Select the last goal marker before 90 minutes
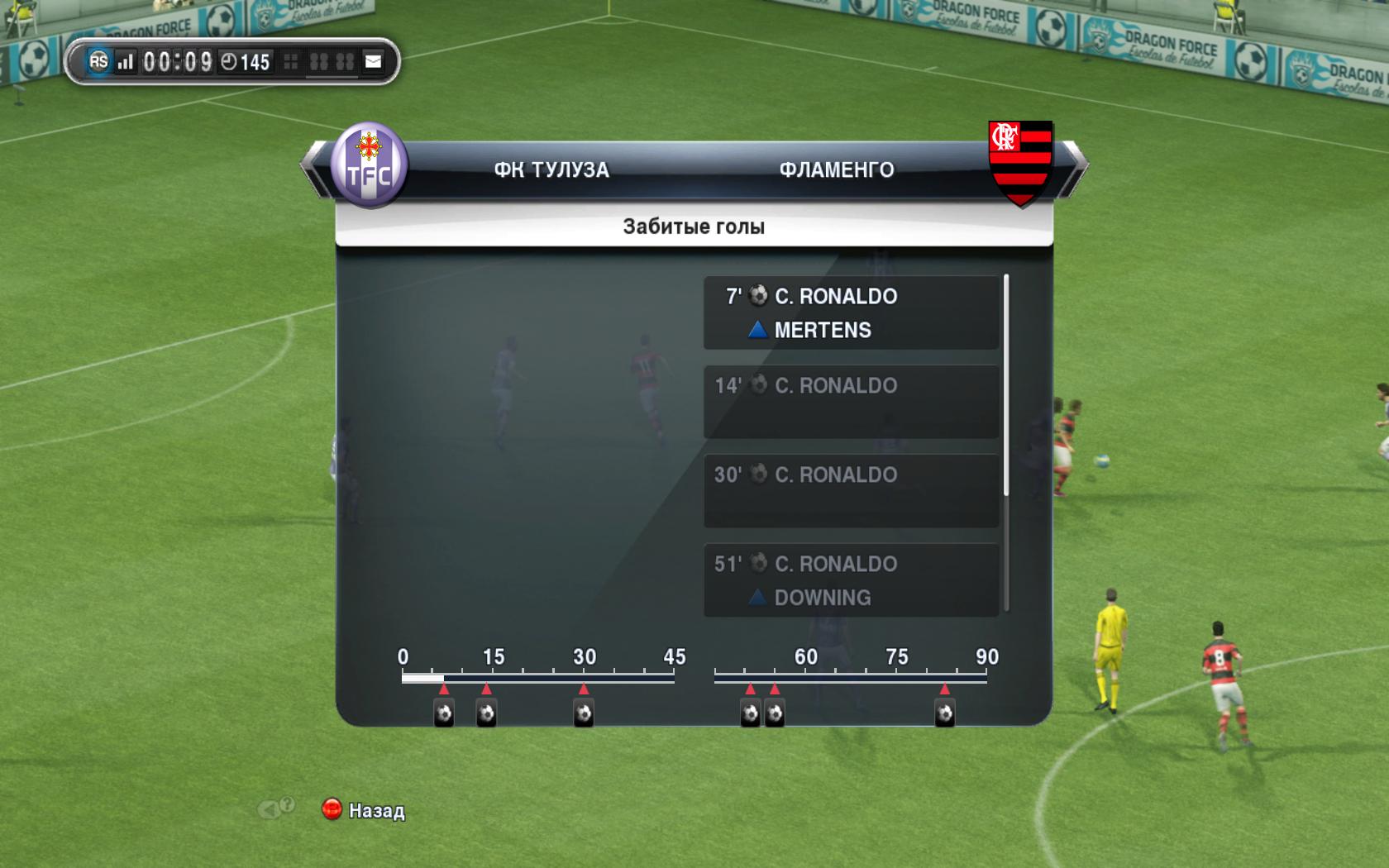The image size is (1389, 868). (x=944, y=713)
